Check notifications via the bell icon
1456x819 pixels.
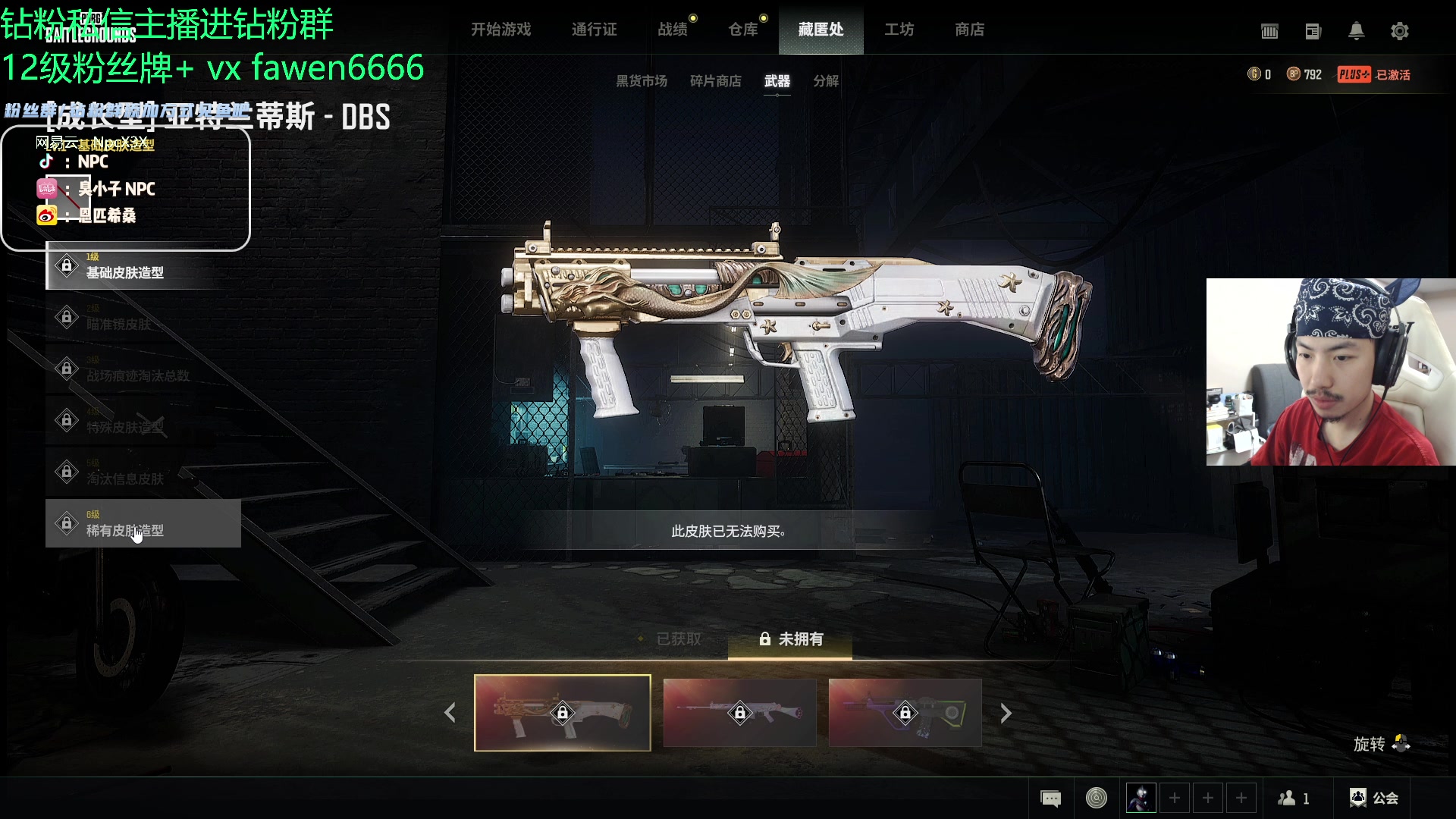coord(1356,31)
